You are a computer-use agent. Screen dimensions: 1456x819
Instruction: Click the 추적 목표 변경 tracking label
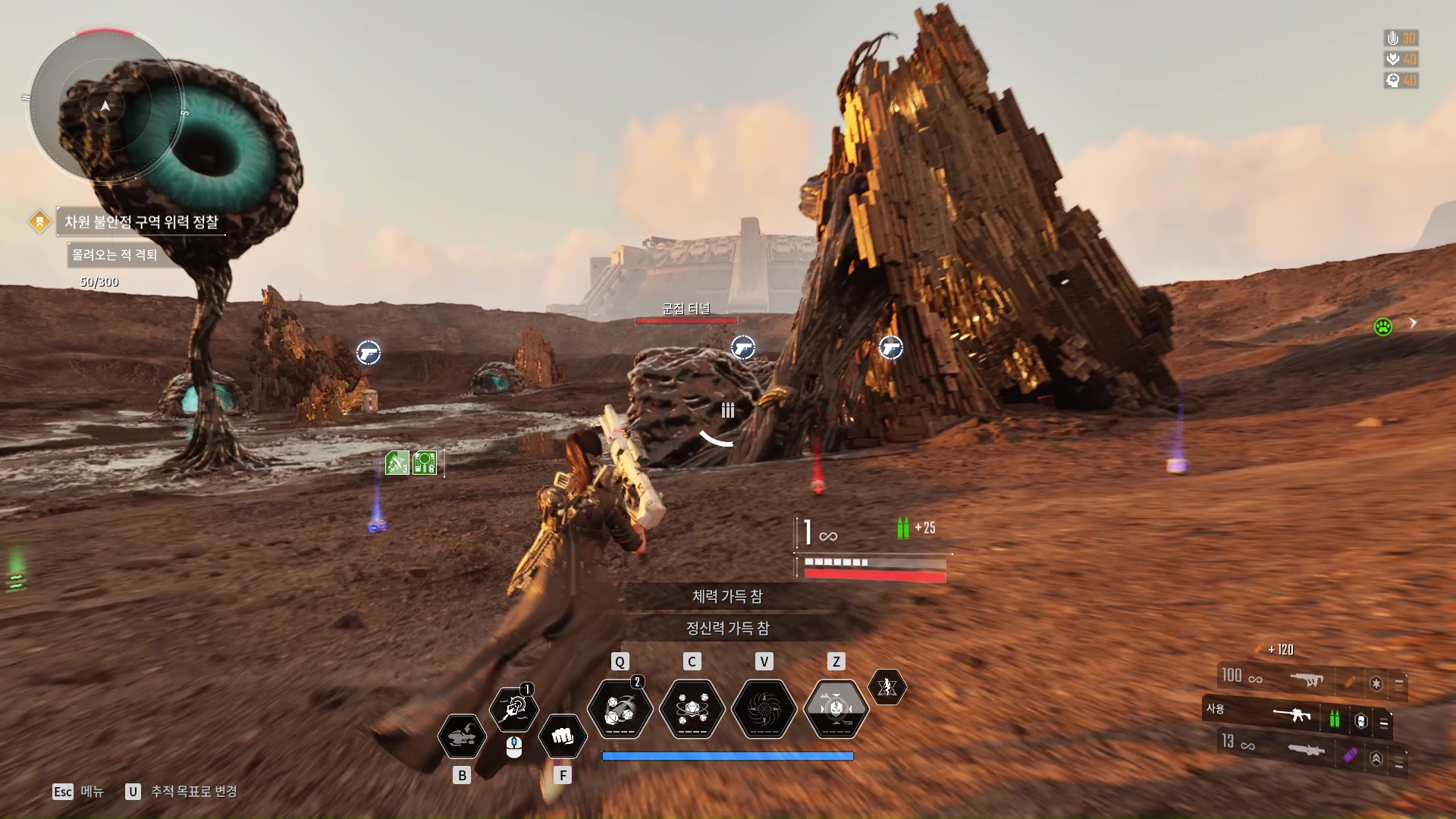[x=193, y=792]
